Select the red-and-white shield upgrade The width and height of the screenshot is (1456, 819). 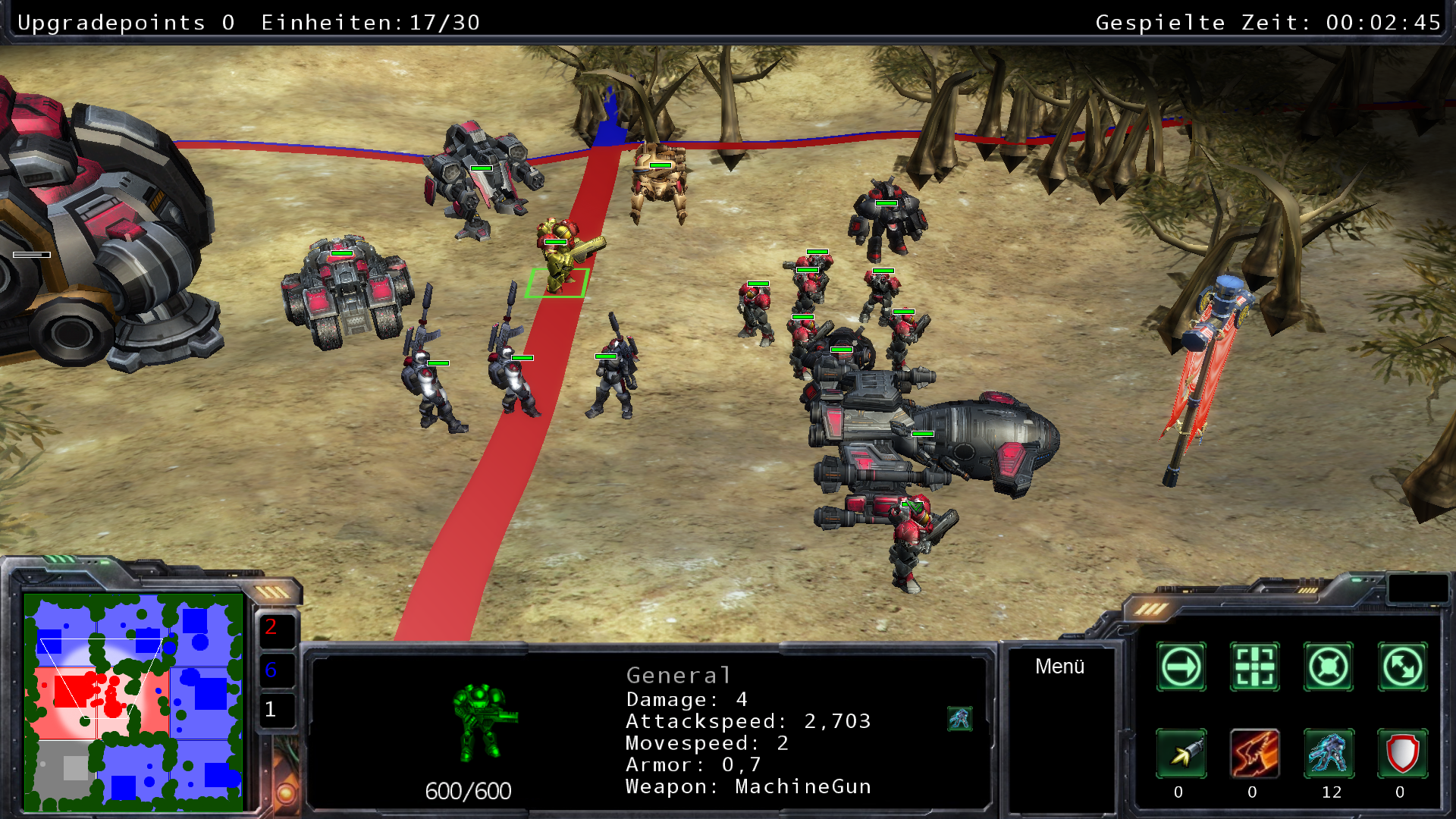coord(1402,754)
